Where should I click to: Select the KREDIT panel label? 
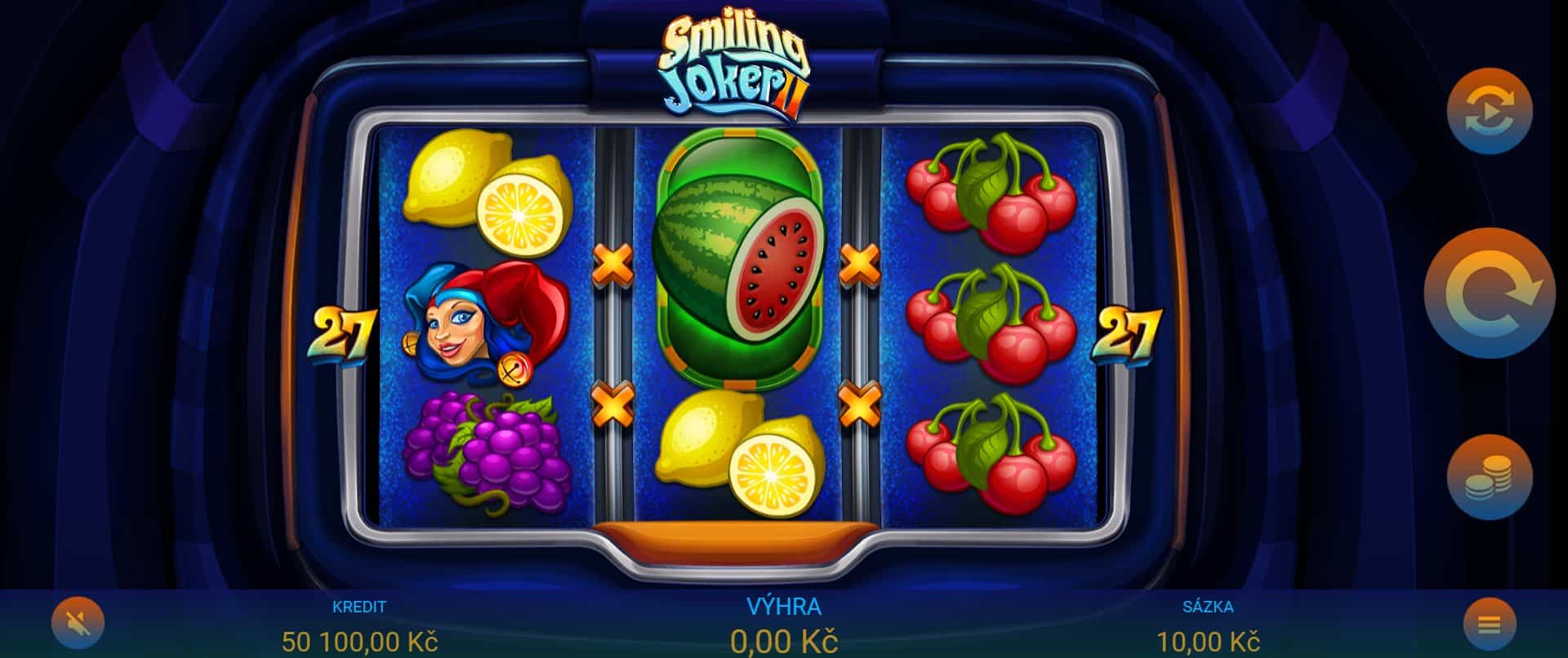click(x=359, y=607)
